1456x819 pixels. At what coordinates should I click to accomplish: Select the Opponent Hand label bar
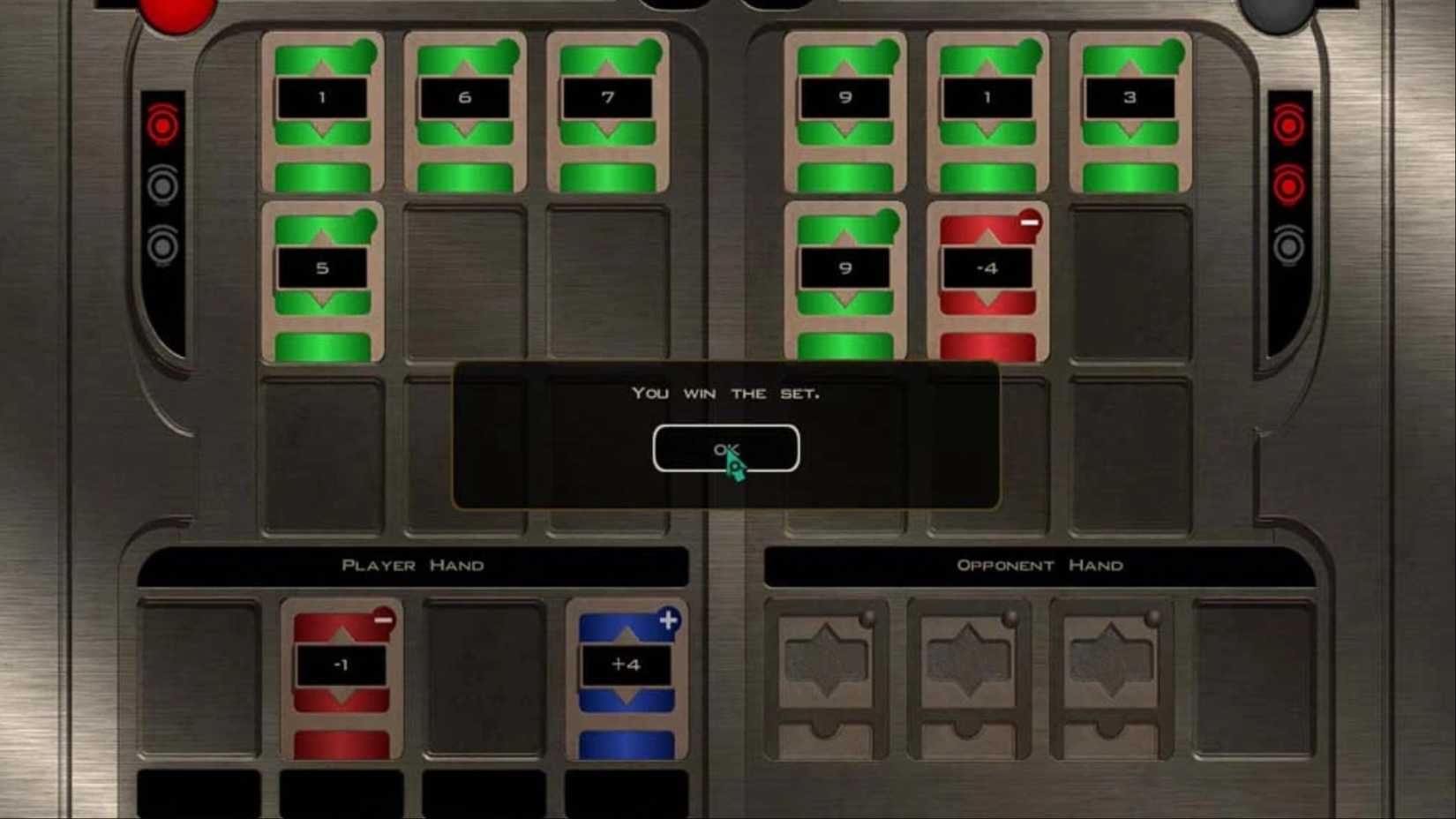pos(1039,565)
